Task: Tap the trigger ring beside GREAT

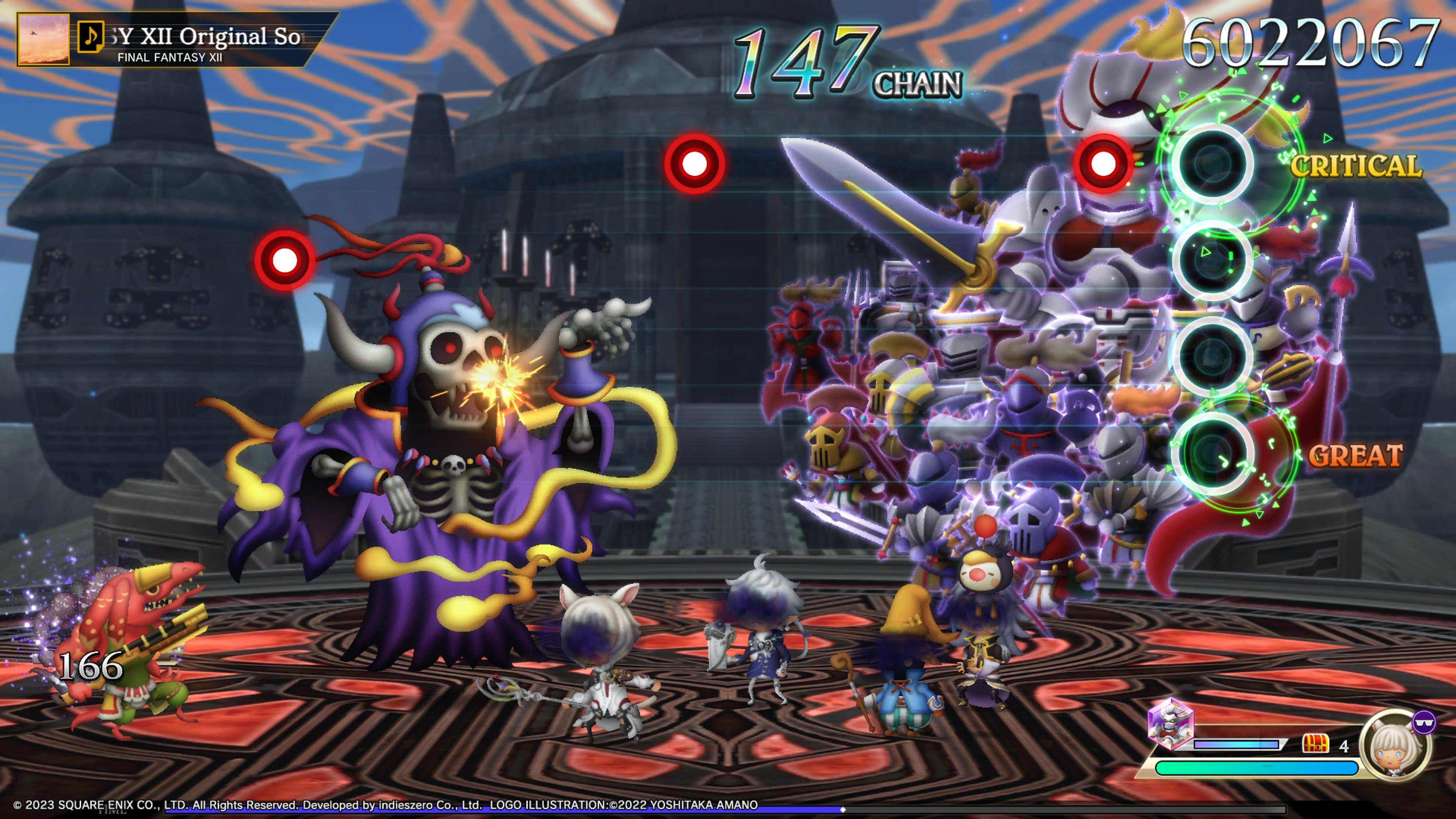Action: [1211, 454]
